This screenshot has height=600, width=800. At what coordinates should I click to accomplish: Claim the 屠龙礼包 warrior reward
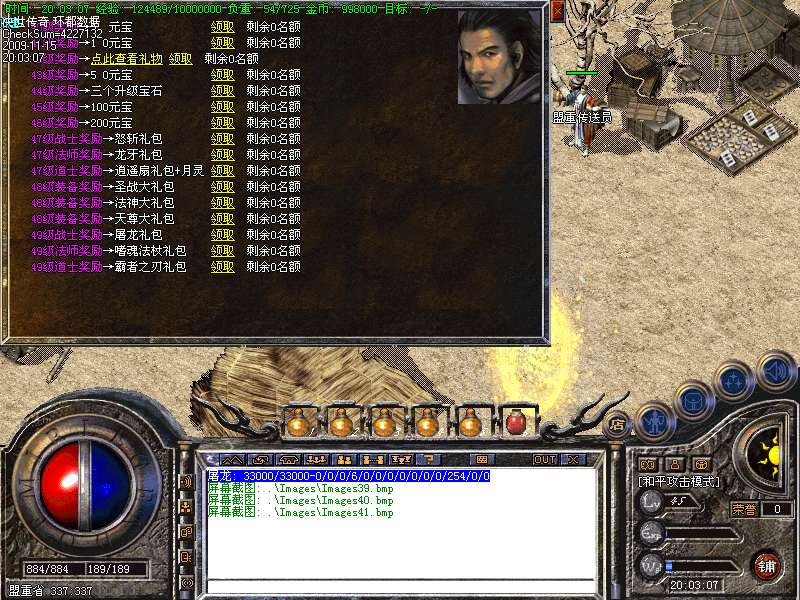pos(222,235)
